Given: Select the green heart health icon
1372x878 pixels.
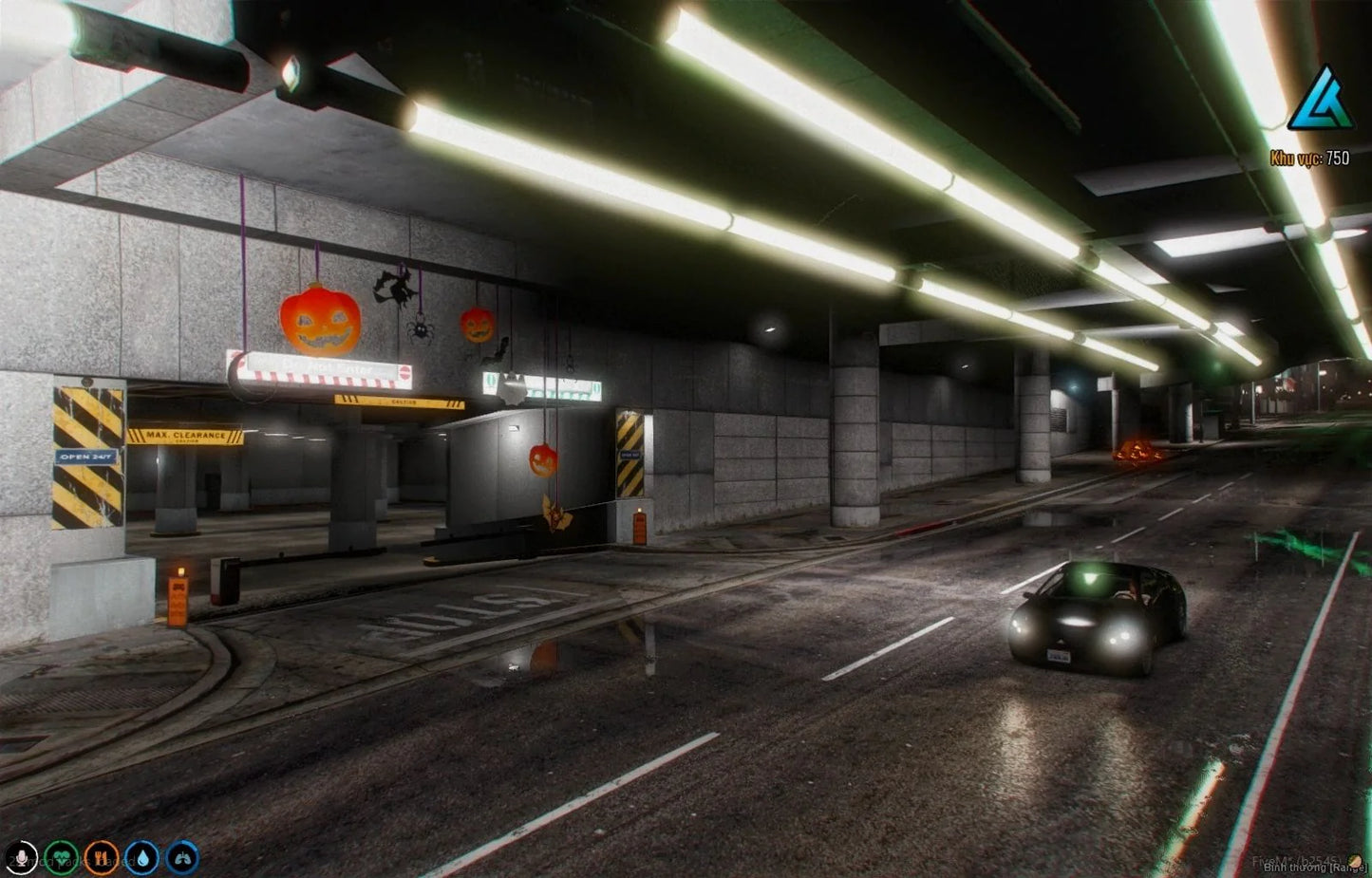Looking at the screenshot, I should point(62,858).
